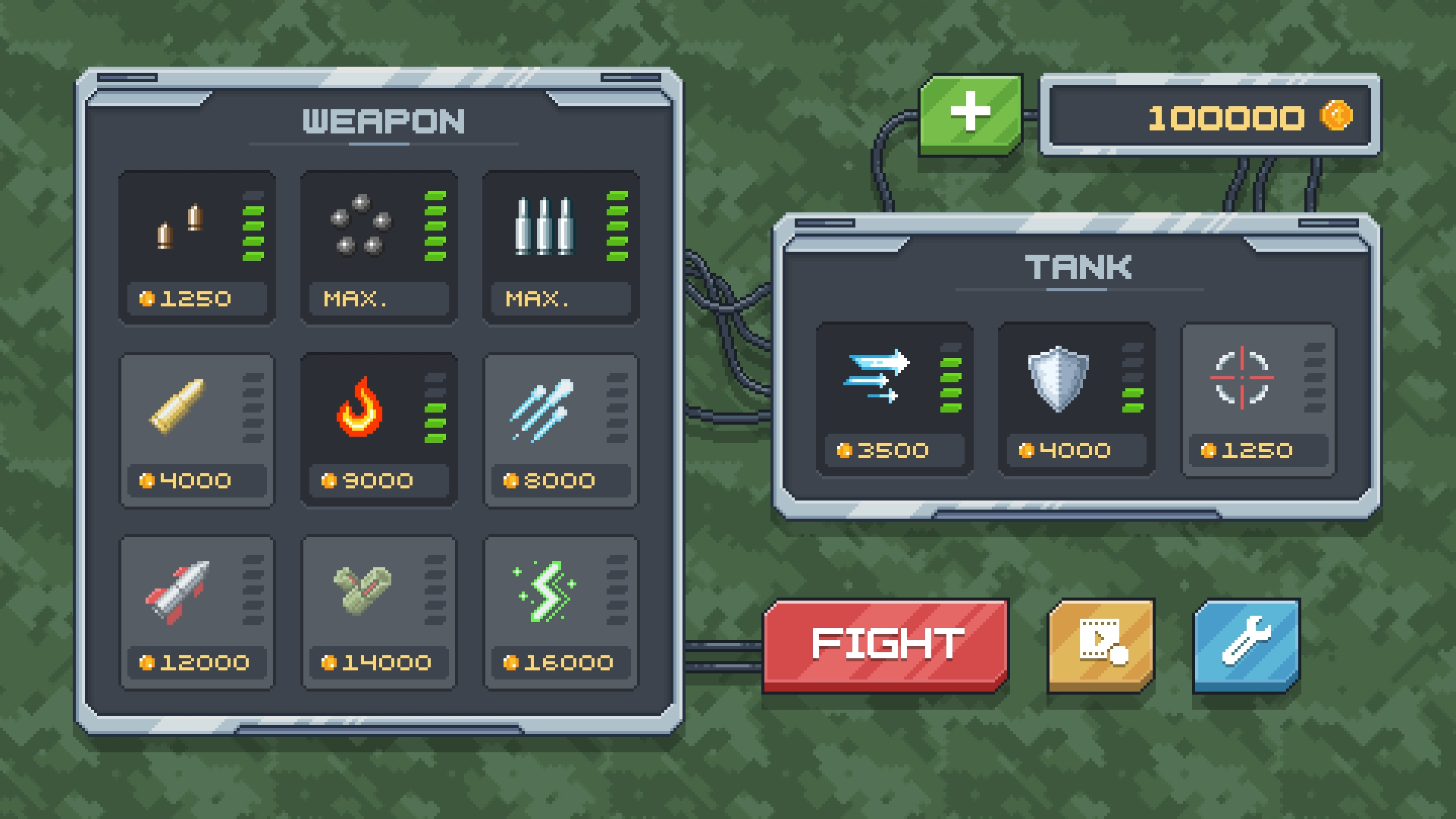Screen dimensions: 1456x819
Task: Select the targeting crosshair upgrade
Action: 1257,398
